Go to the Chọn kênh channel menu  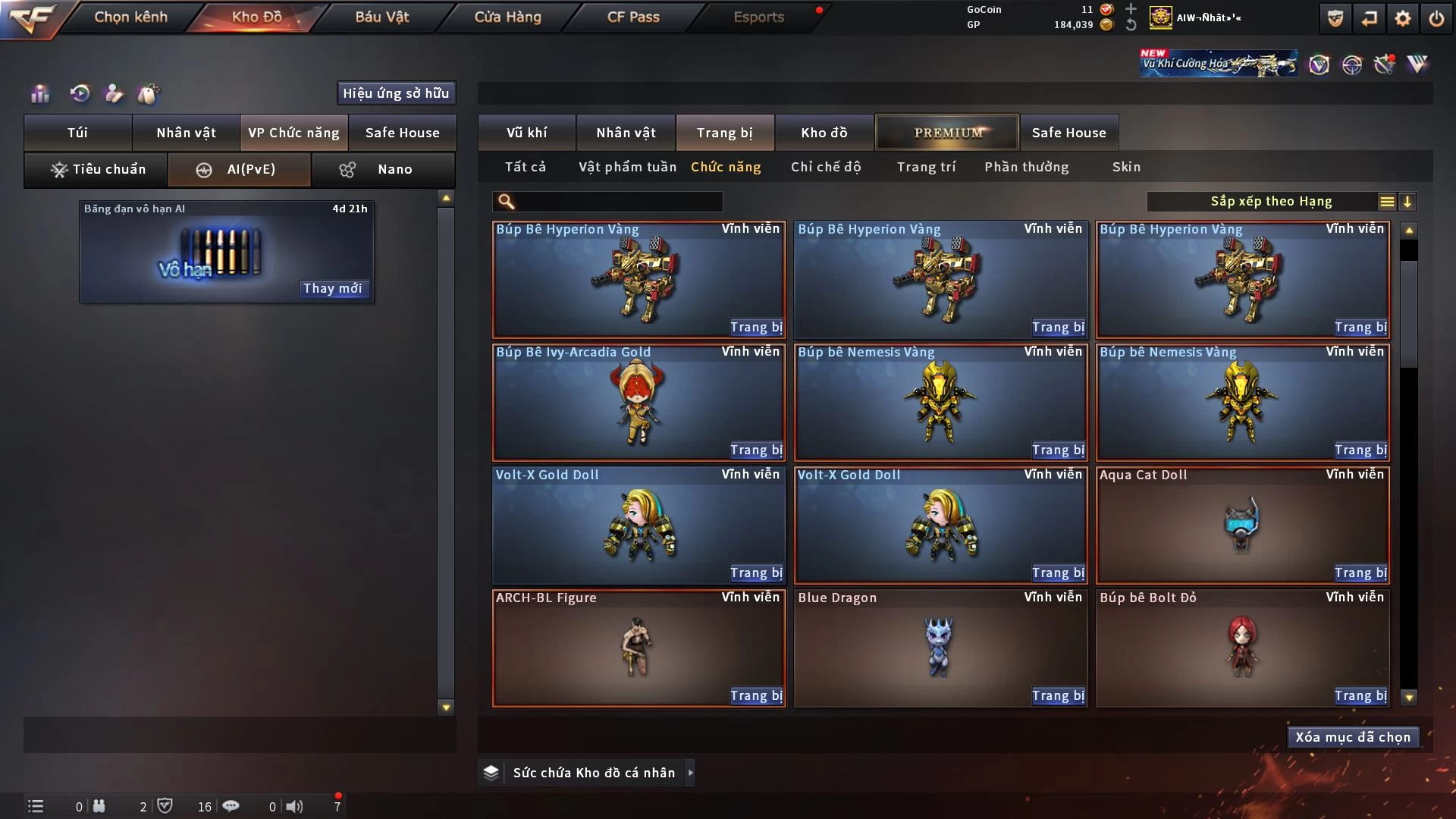130,17
